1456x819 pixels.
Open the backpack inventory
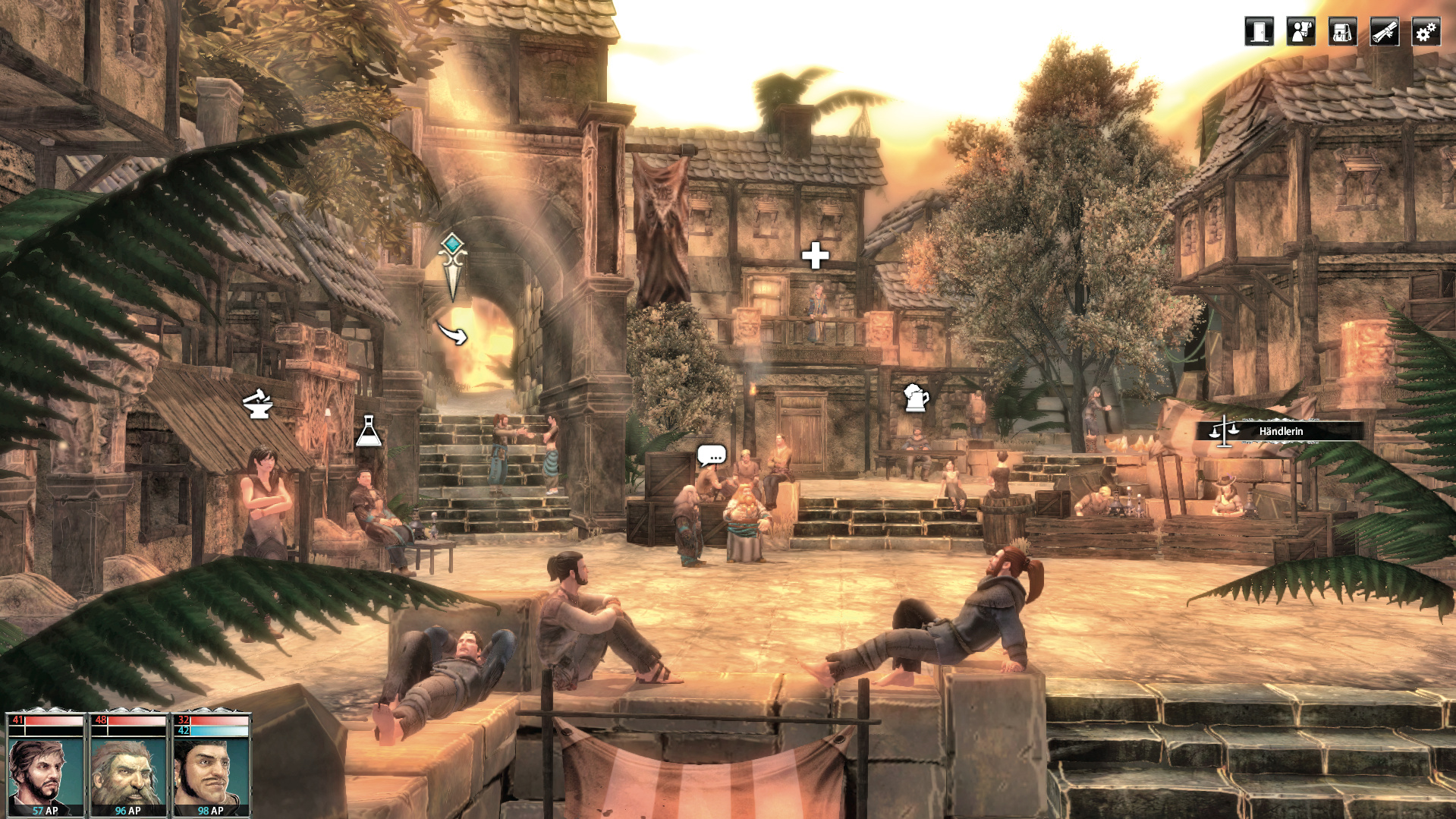1342,32
